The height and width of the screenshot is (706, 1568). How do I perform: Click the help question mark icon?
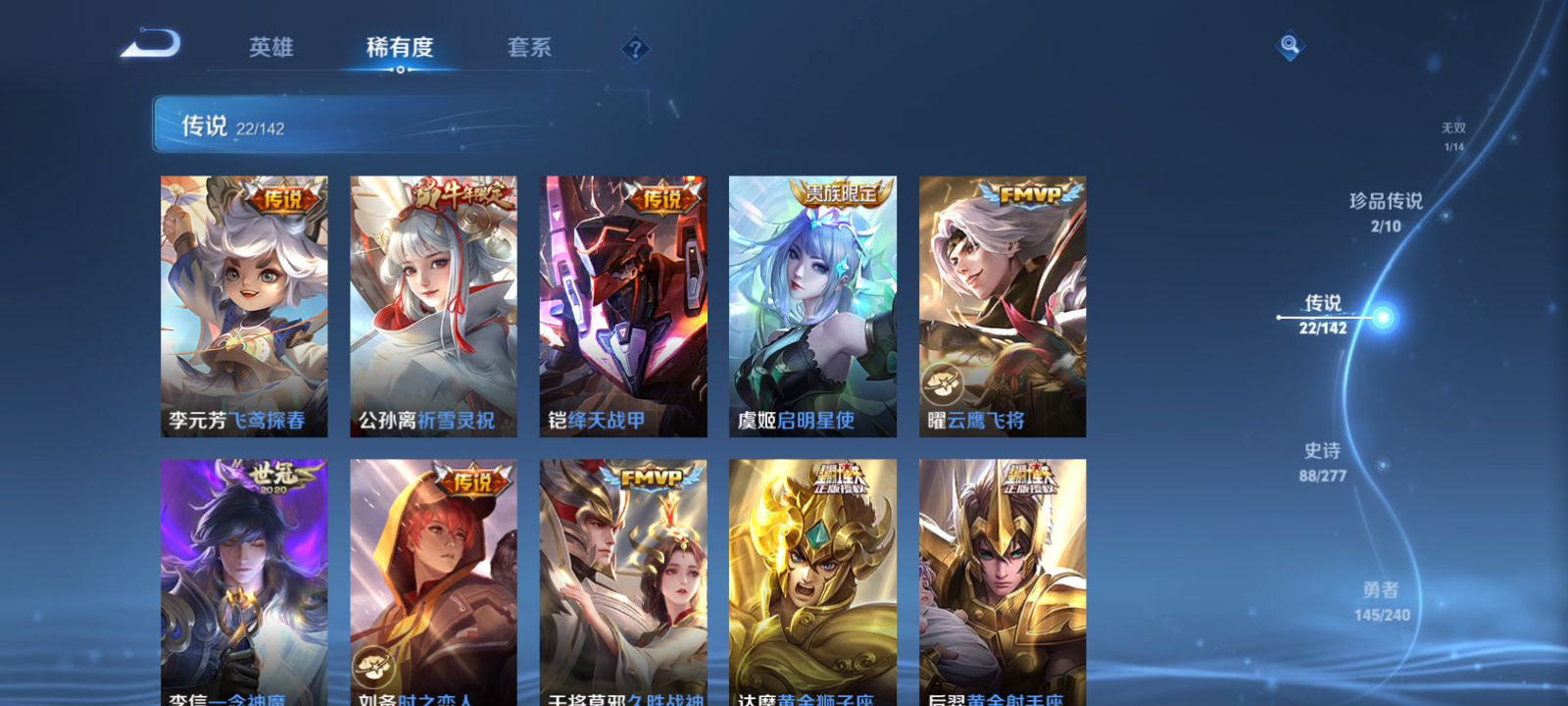(635, 47)
